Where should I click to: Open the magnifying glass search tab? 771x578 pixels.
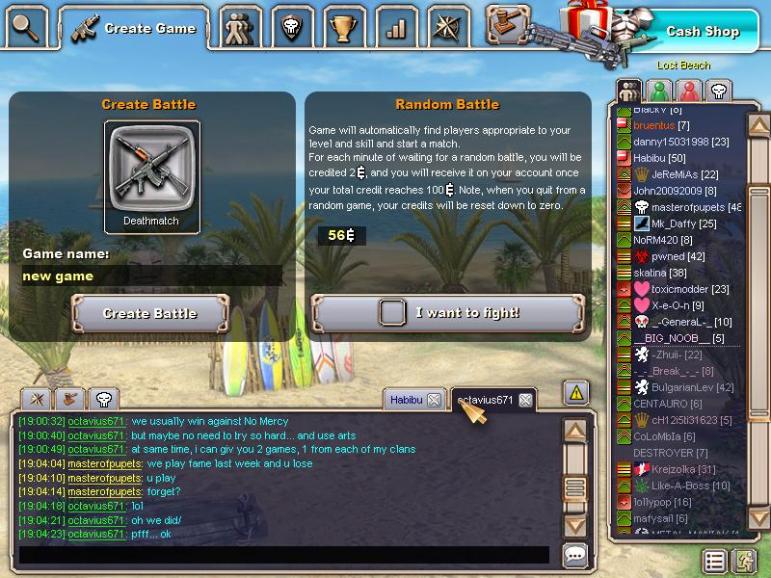(26, 28)
